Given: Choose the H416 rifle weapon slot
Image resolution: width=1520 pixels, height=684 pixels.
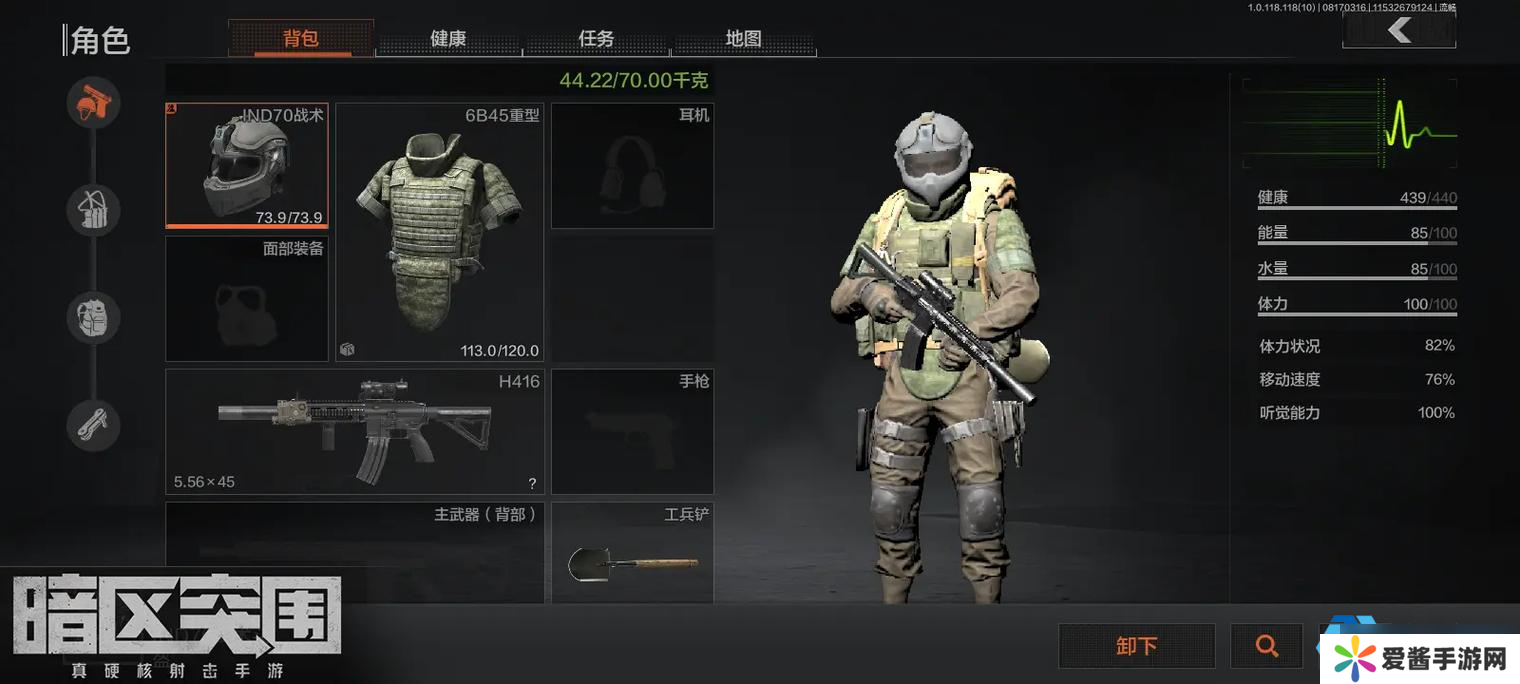Looking at the screenshot, I should [357, 431].
